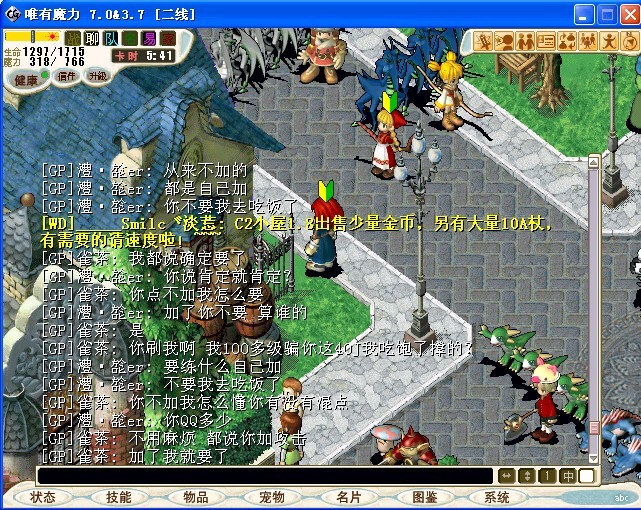Select the trade money-bags action icon
Screen dimensions: 641x510
[567, 41]
